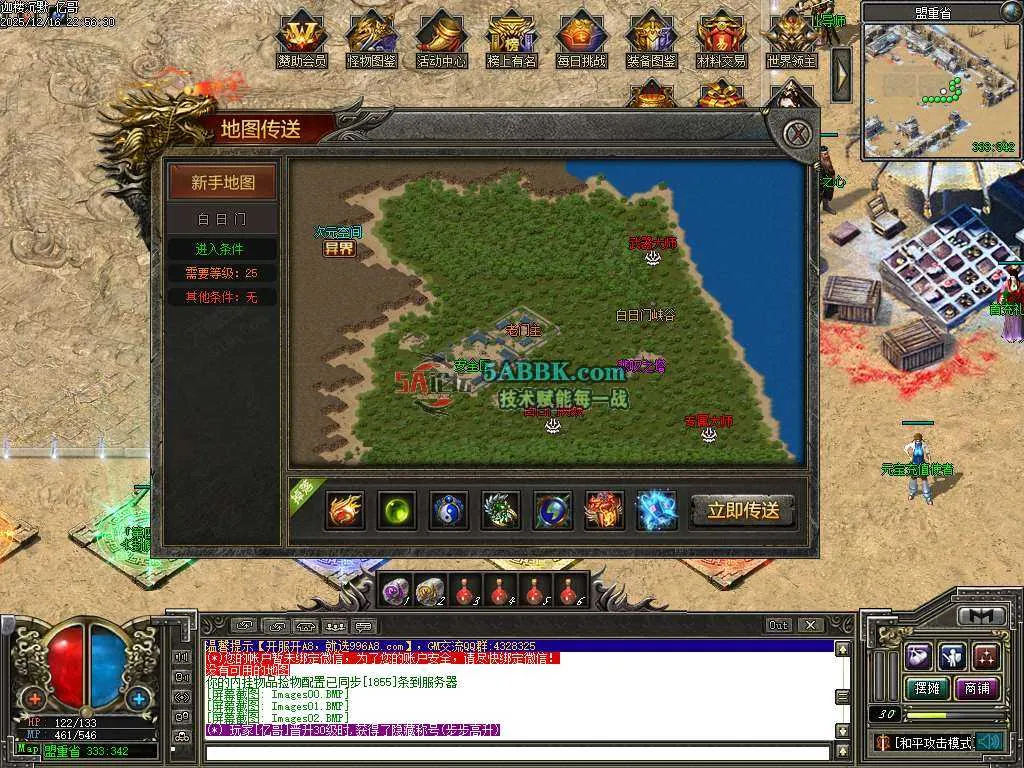The height and width of the screenshot is (768, 1024).
Task: Toggle the sound speaker icon
Action: (990, 741)
